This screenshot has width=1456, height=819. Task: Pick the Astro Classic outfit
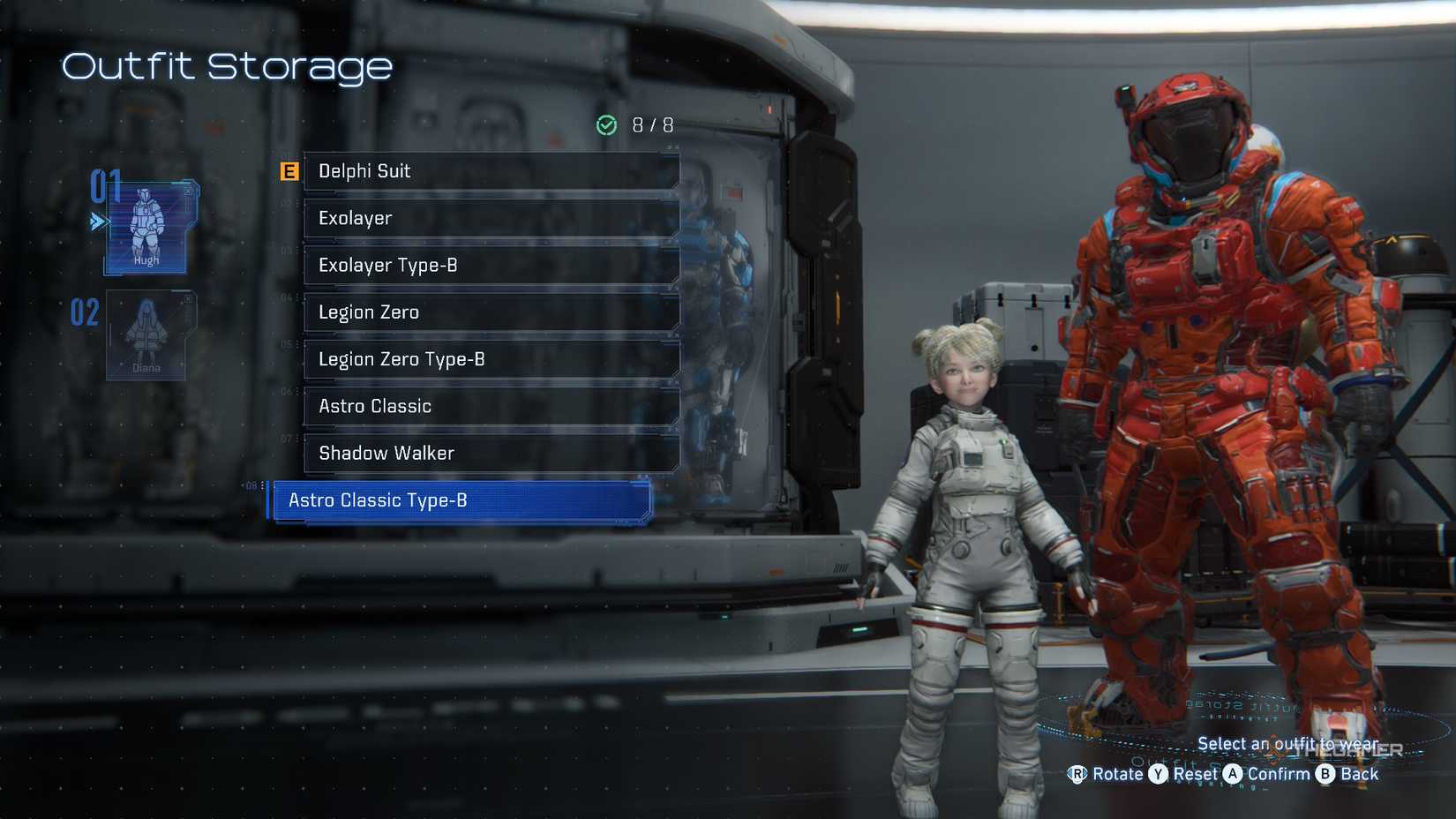pyautogui.click(x=491, y=406)
